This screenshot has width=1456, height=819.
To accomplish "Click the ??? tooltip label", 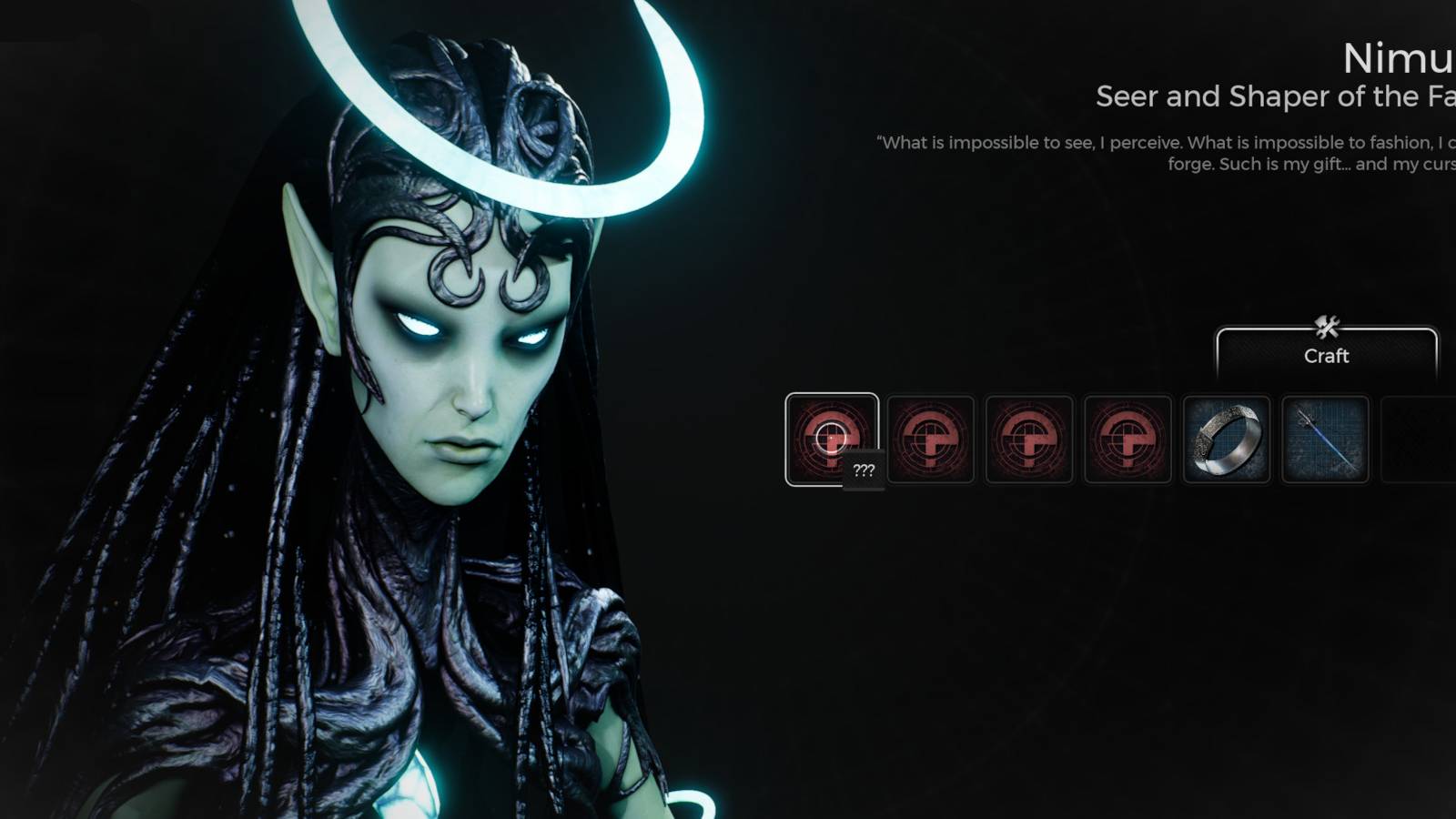I will point(863,469).
